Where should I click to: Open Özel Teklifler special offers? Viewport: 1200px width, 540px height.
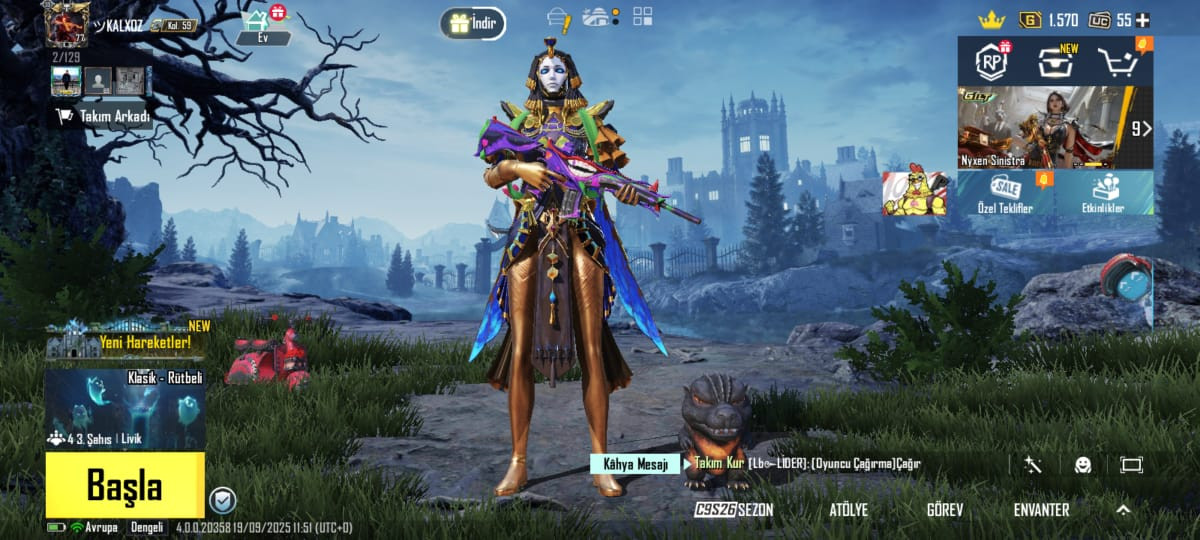(1005, 192)
